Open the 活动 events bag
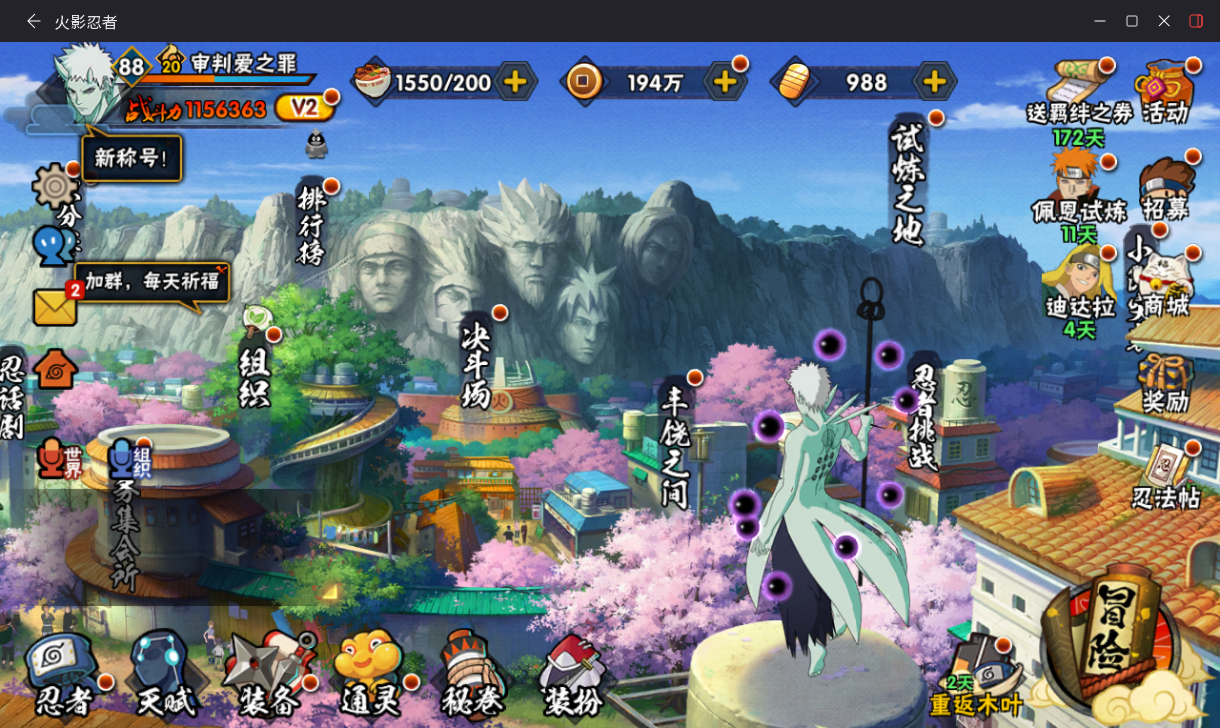Image resolution: width=1220 pixels, height=728 pixels. tap(1166, 92)
